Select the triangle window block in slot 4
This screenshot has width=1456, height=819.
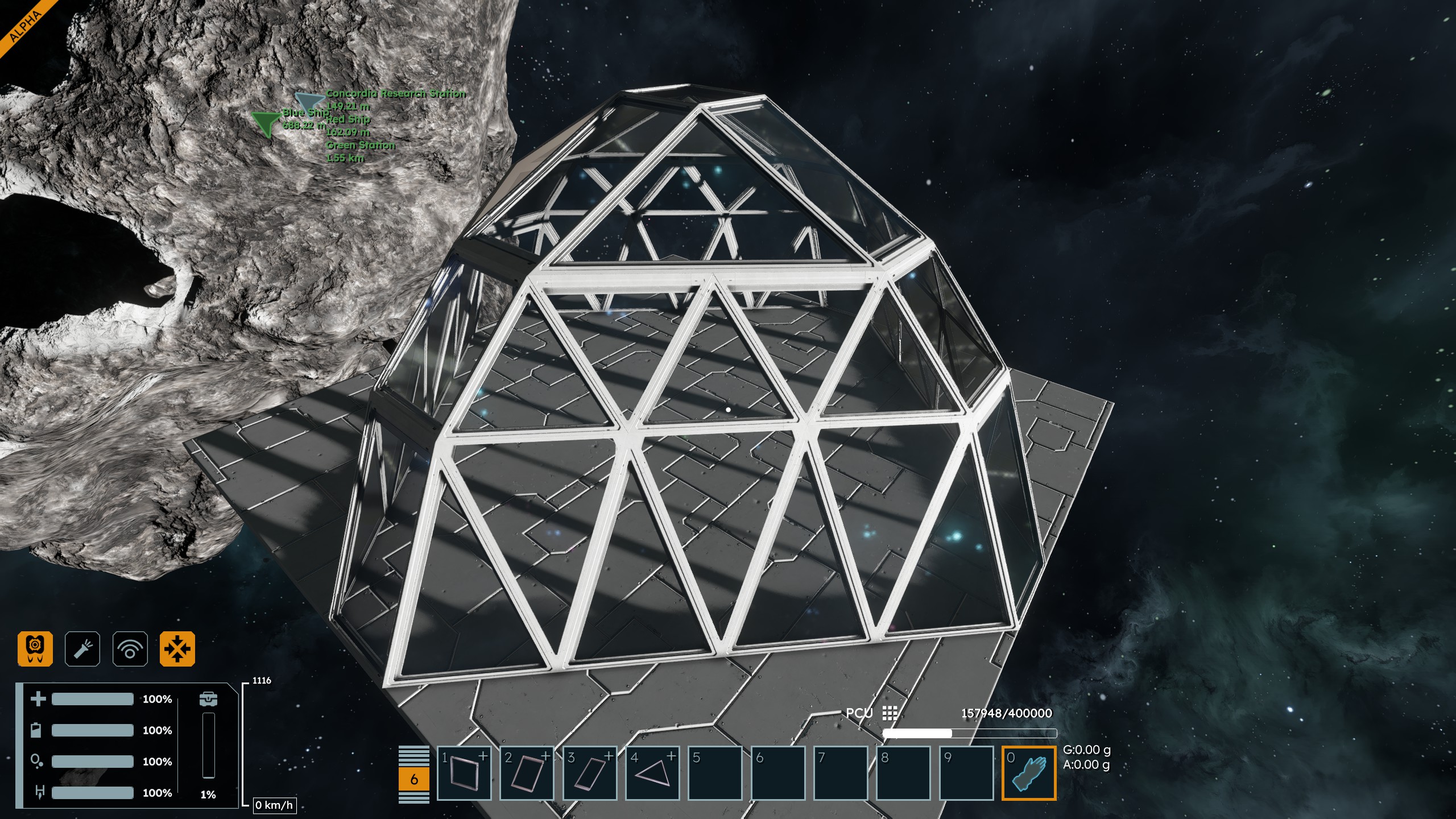(652, 773)
